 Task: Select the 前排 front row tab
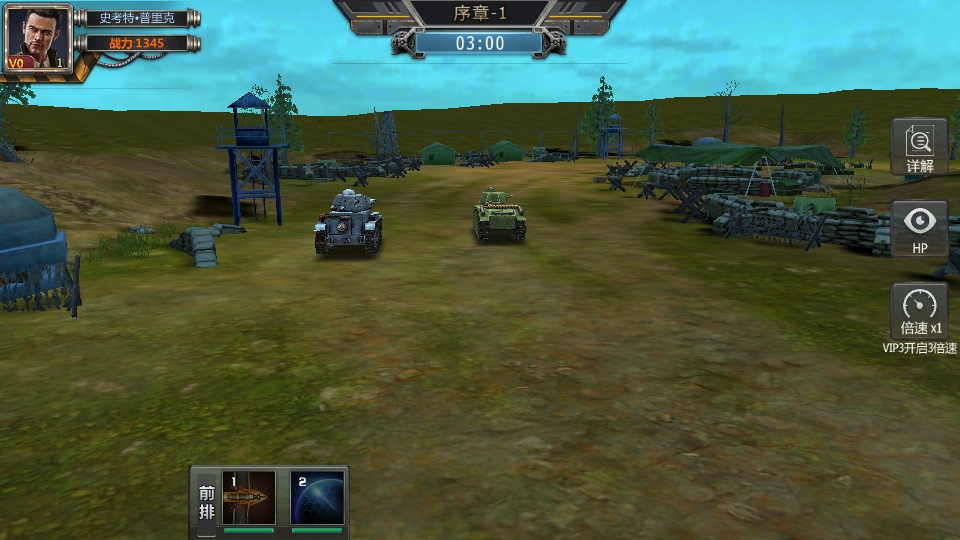[206, 502]
